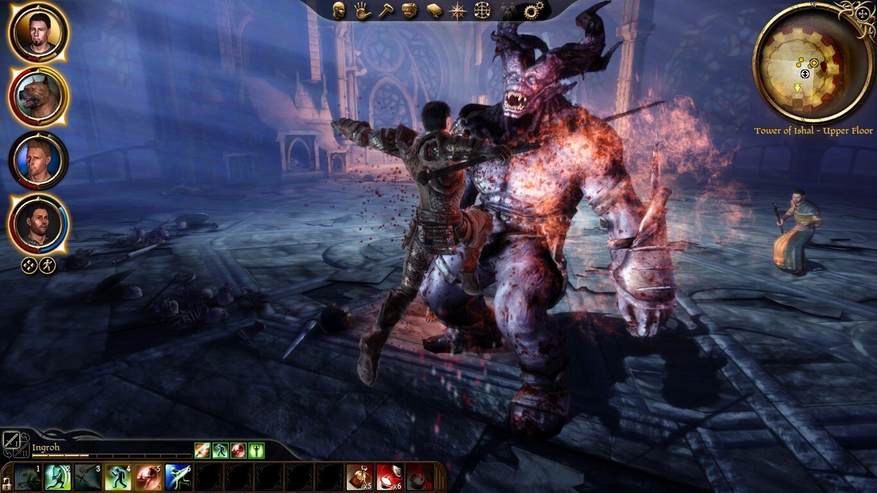
Task: Open the map compass star icon
Action: coord(457,11)
